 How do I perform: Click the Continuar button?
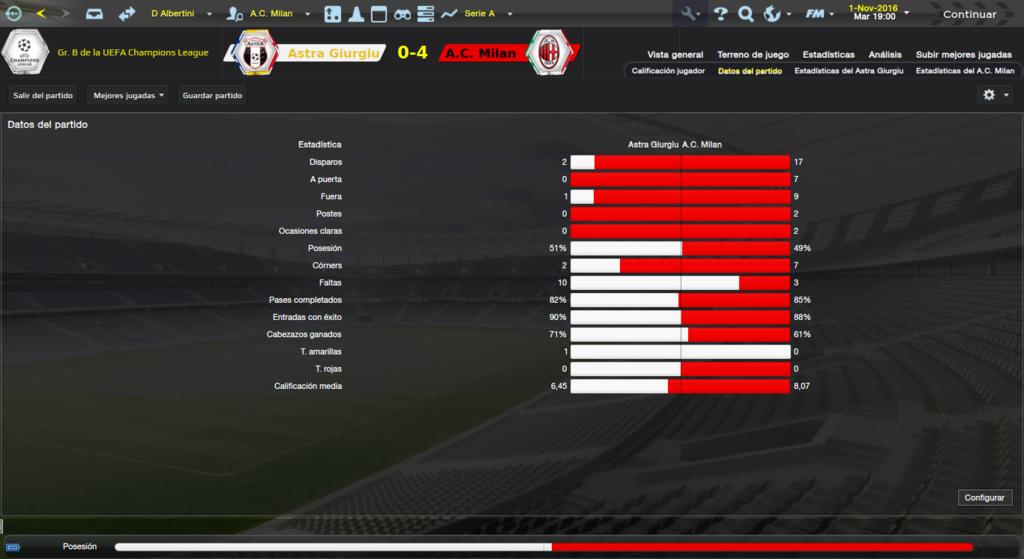coord(969,14)
